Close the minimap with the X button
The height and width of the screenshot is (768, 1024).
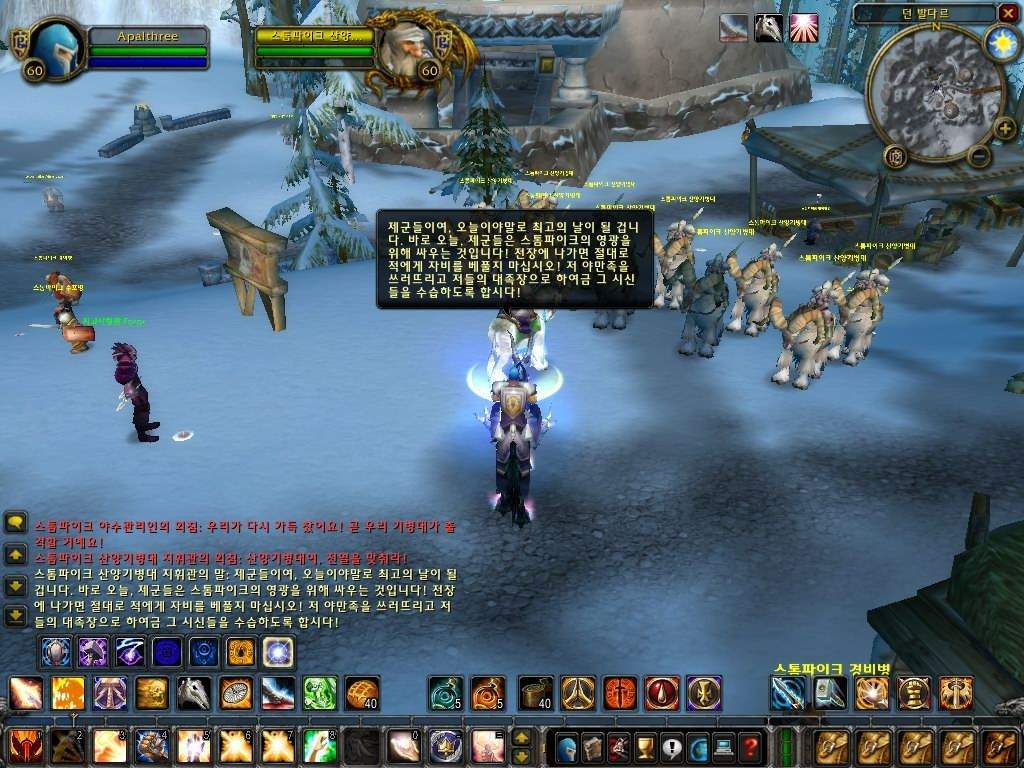(1006, 13)
